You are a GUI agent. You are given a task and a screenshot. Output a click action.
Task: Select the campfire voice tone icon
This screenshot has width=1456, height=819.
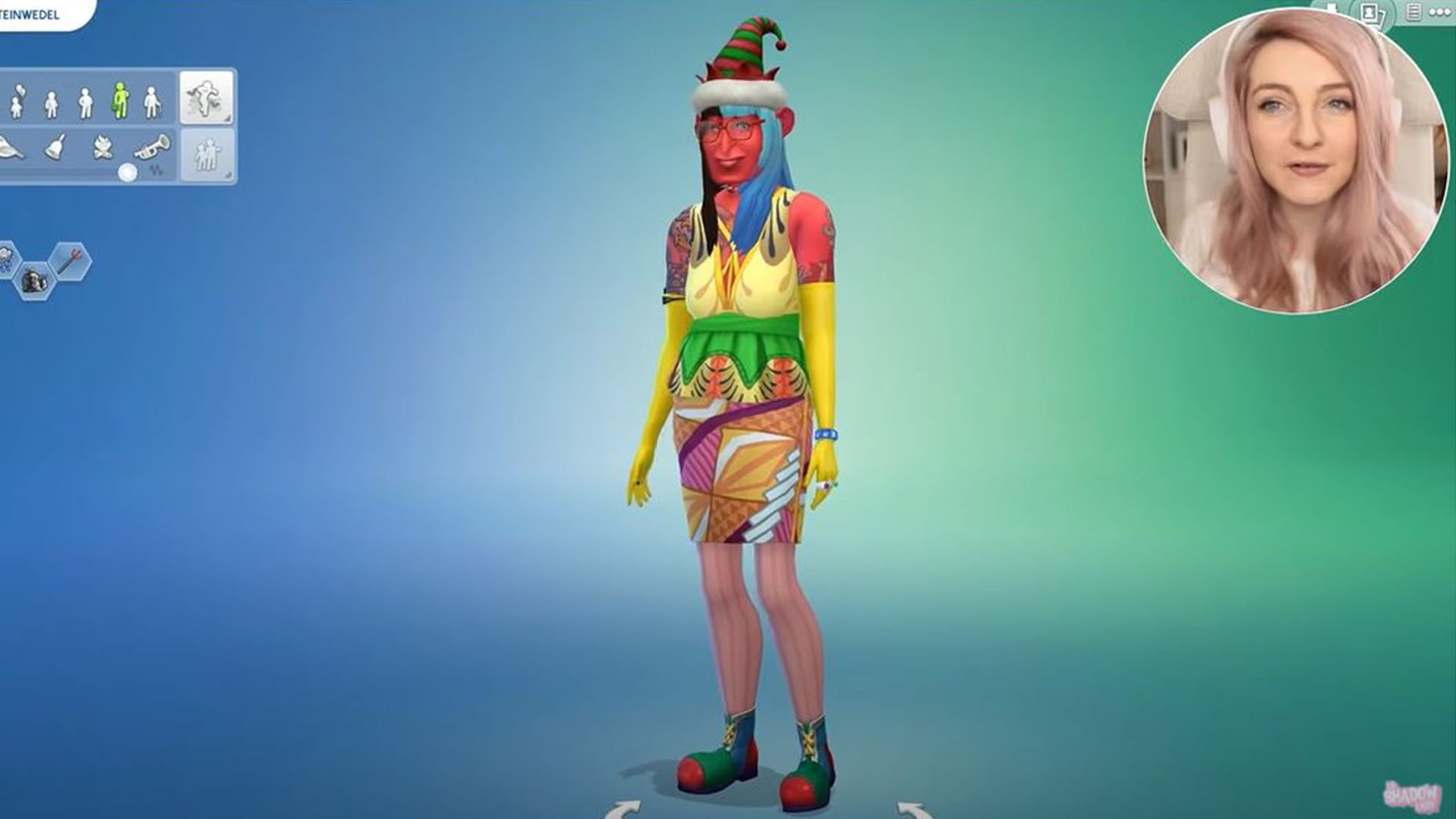(103, 147)
